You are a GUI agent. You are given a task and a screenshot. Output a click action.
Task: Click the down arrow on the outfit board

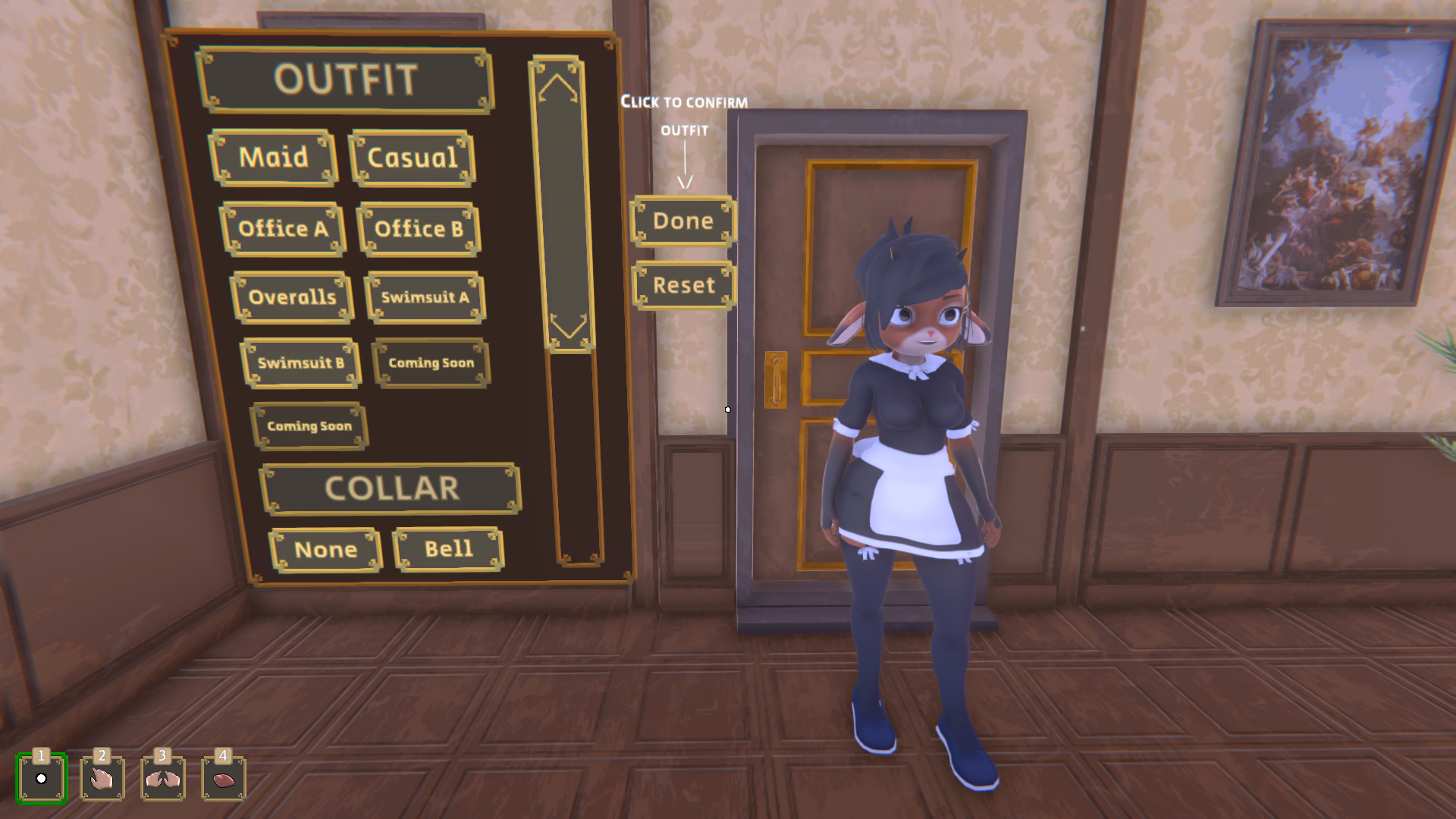pos(567,326)
